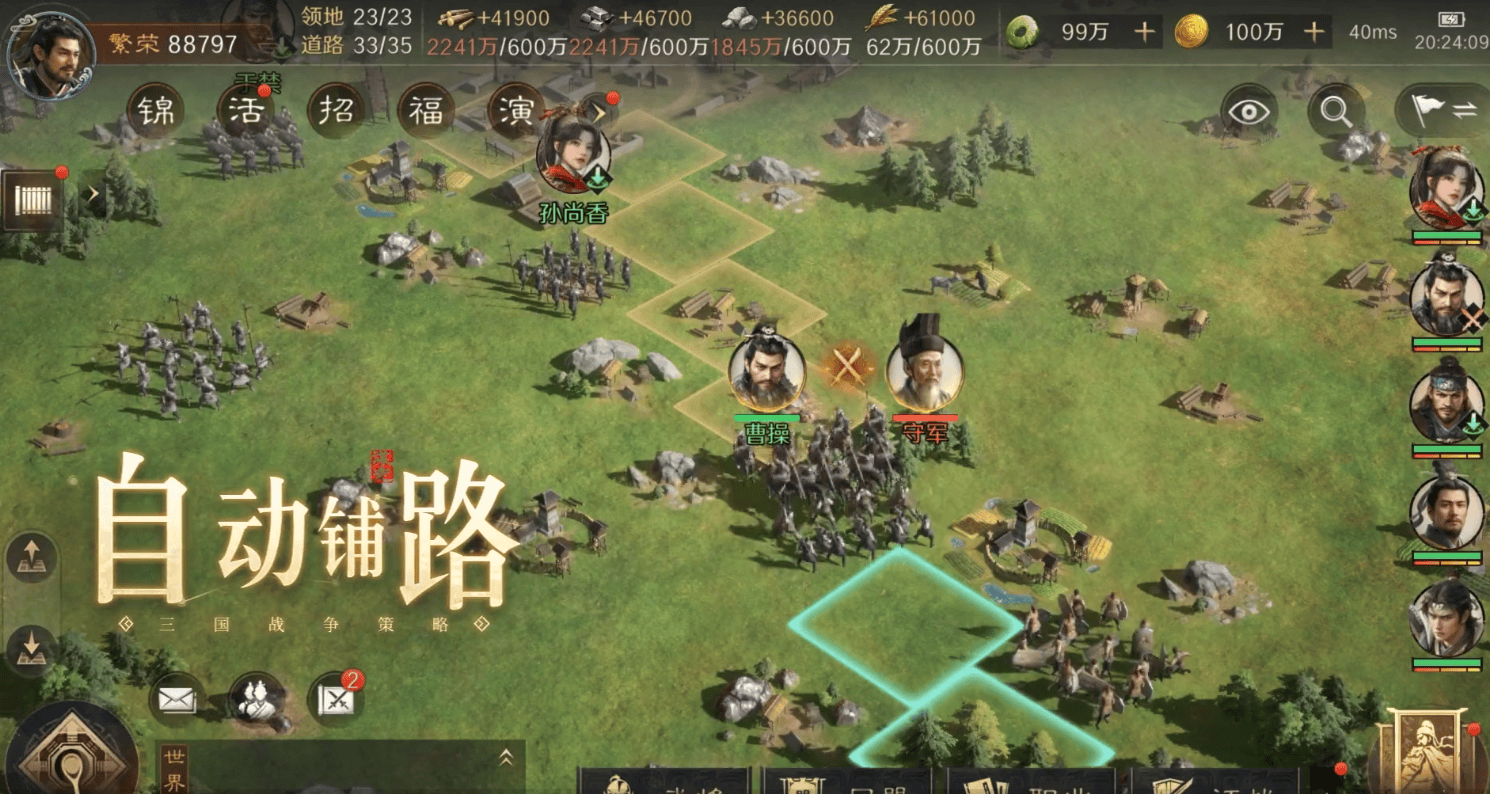Screen dimensions: 1490x794
Task: Open the social icon with two figures
Action: click(254, 699)
